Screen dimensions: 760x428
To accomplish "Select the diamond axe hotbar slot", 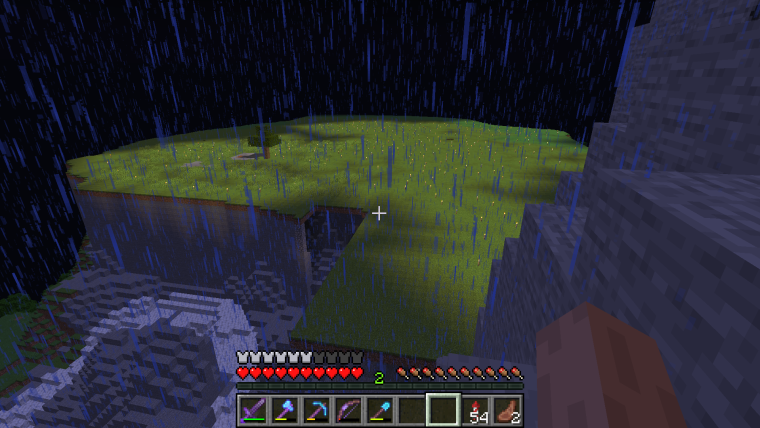I will (284, 410).
